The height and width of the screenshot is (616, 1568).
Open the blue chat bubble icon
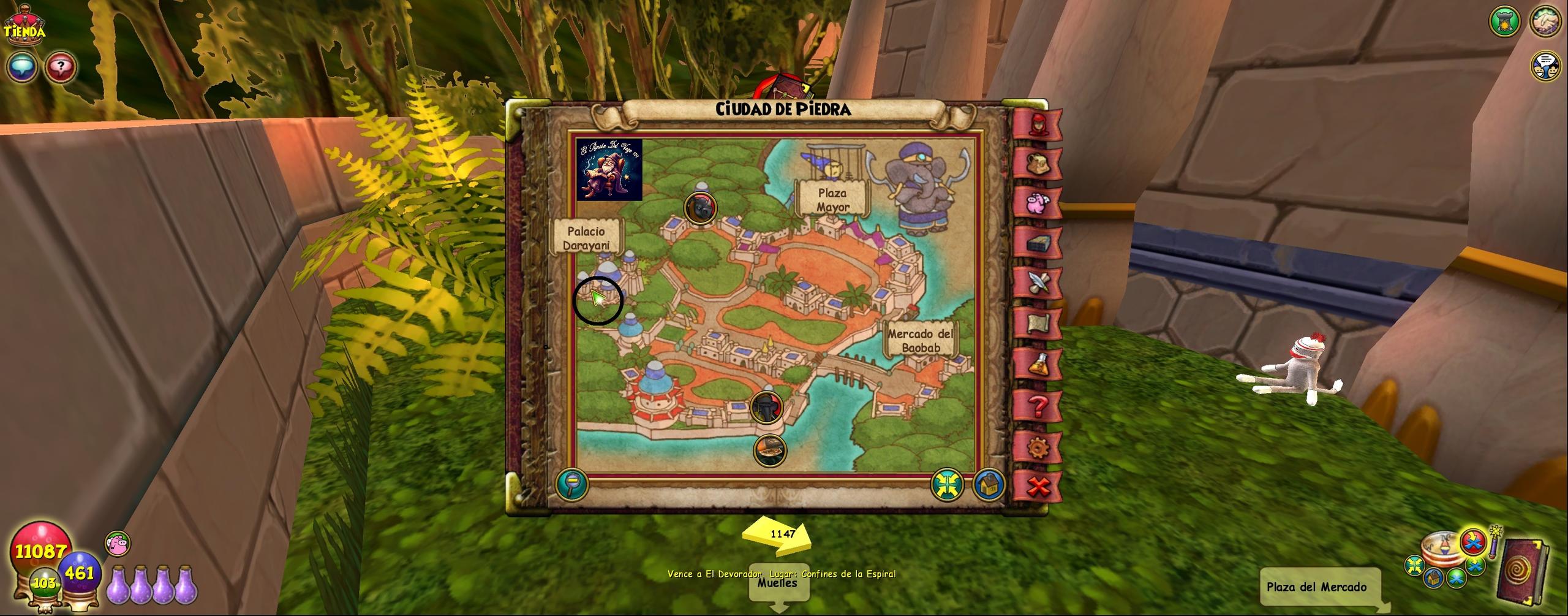[x=22, y=66]
